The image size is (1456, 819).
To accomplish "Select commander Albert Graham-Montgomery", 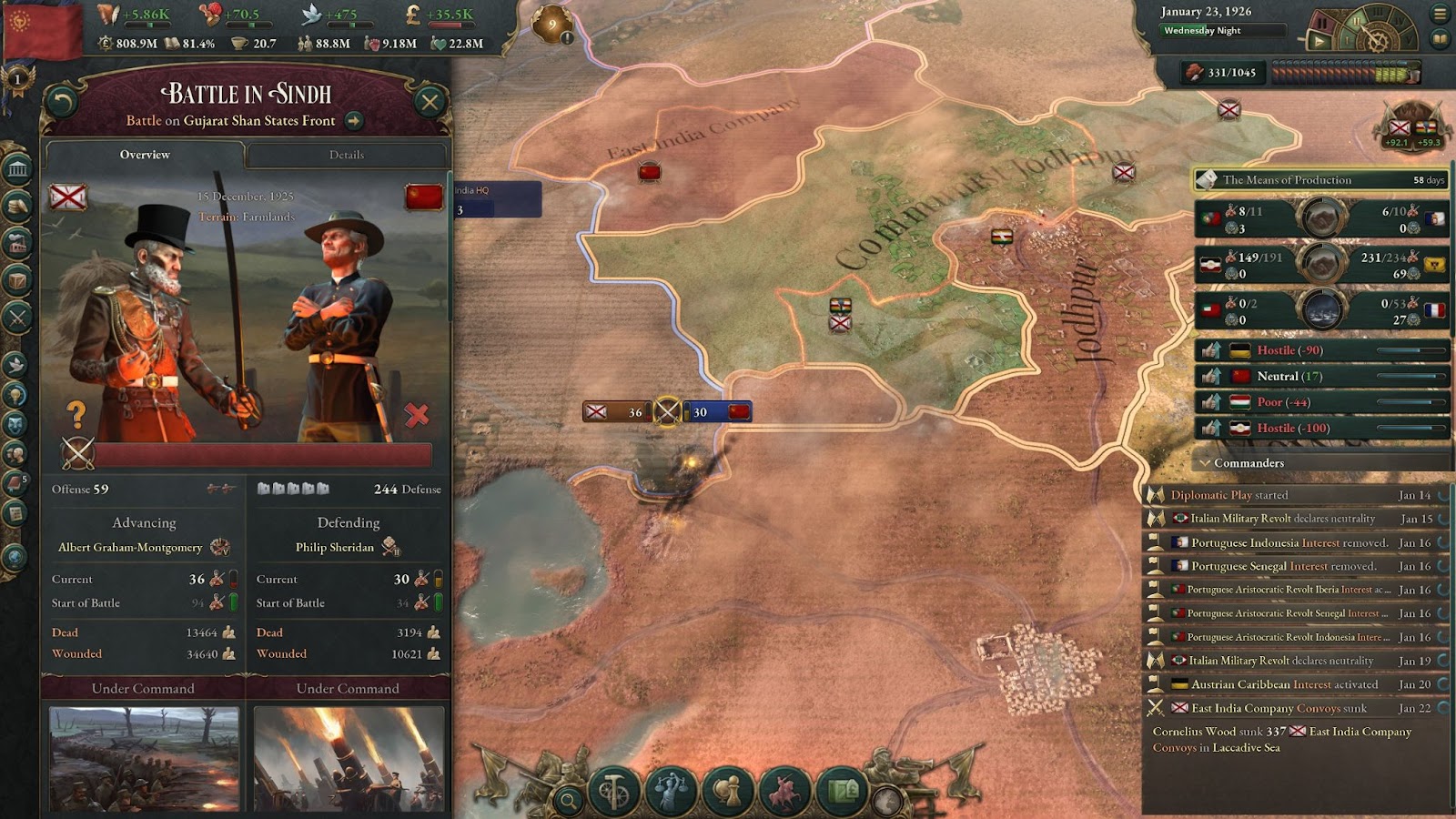I will click(130, 547).
